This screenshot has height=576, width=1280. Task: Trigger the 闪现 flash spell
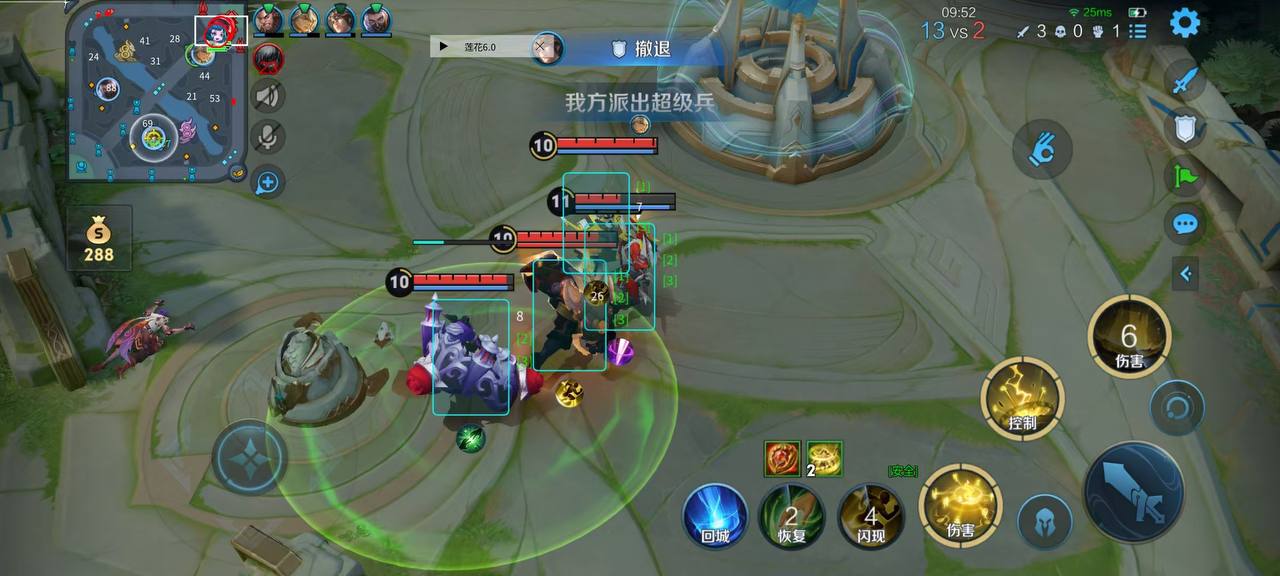pyautogui.click(x=870, y=516)
